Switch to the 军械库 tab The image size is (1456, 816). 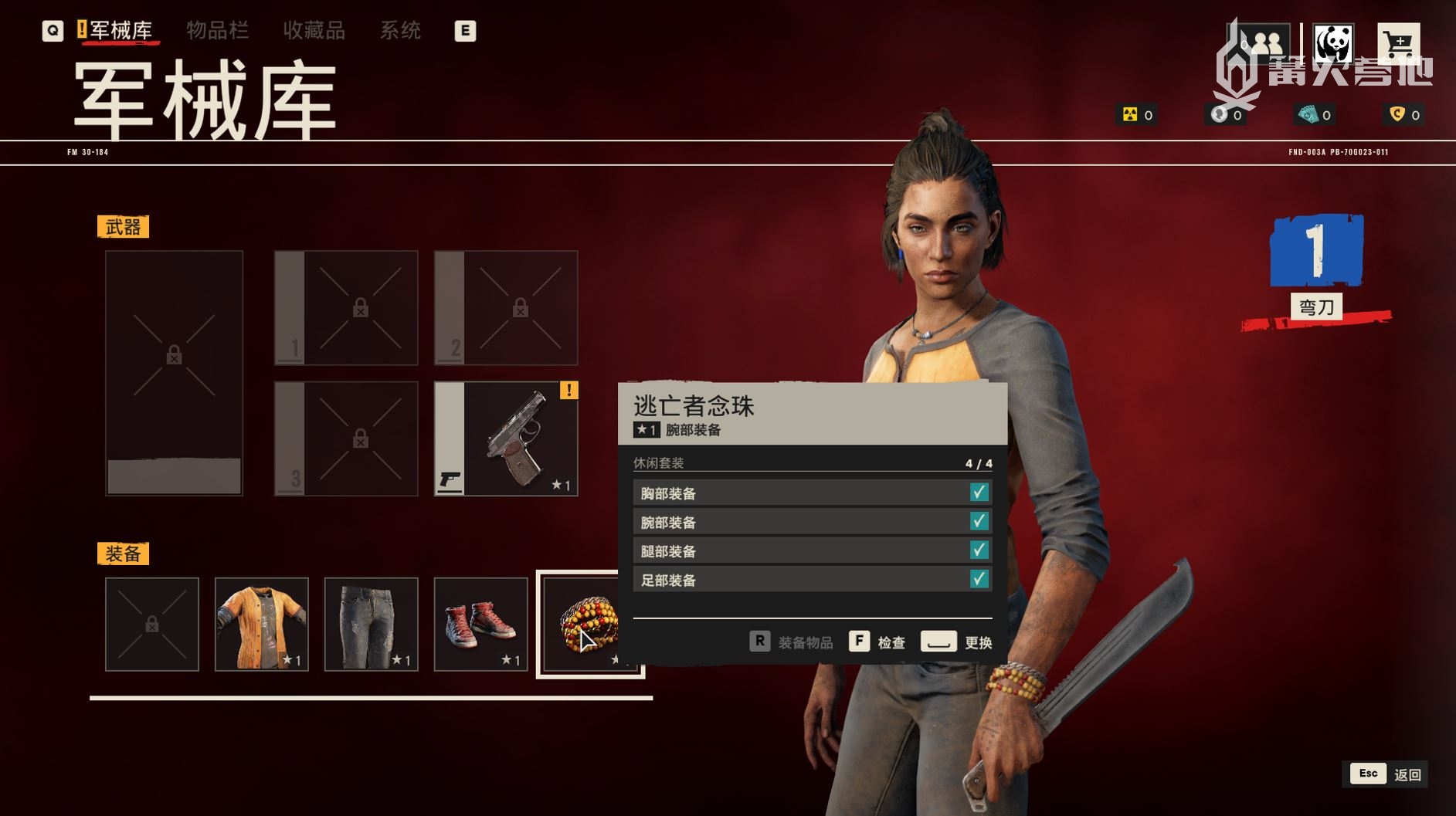coord(120,31)
